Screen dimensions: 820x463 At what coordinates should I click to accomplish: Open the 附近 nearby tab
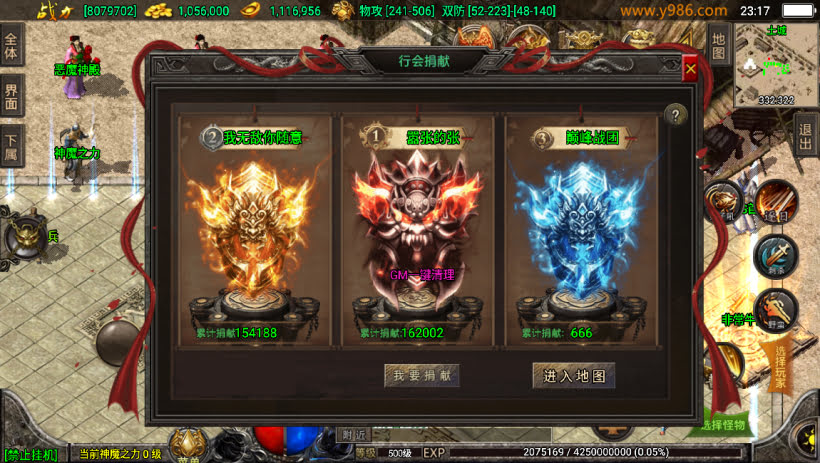point(353,434)
